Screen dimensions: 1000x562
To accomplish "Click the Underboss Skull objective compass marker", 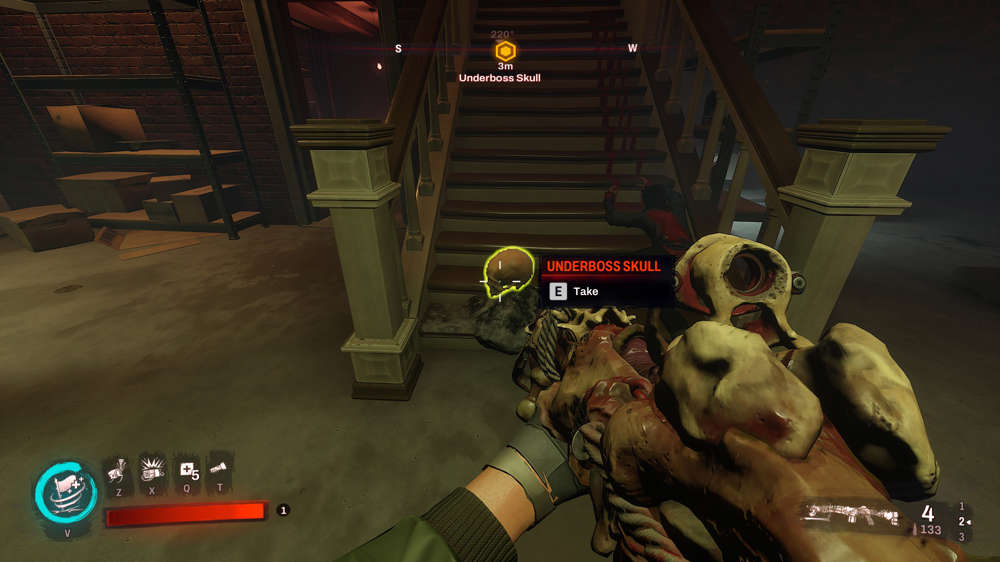I will 506,50.
